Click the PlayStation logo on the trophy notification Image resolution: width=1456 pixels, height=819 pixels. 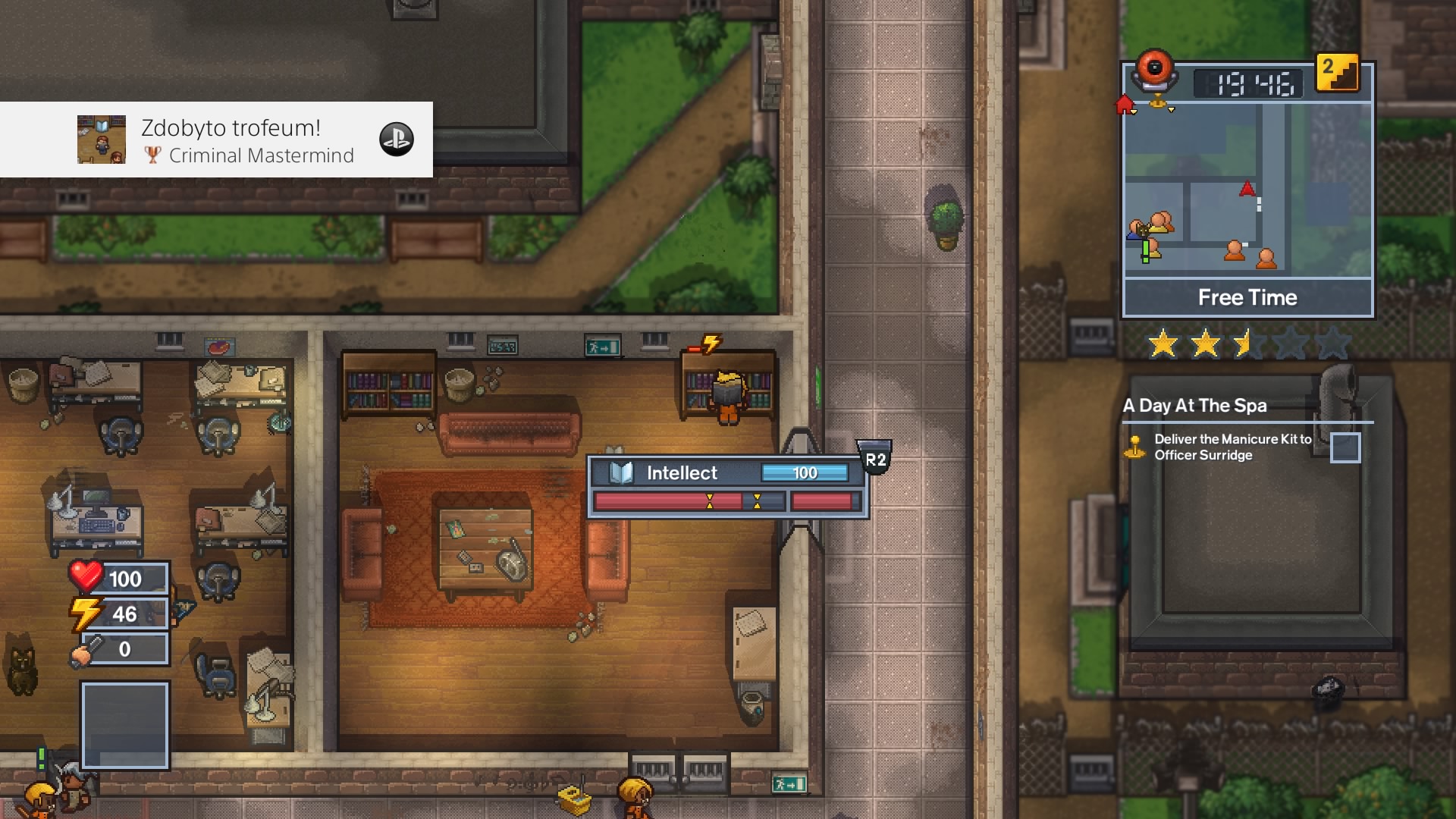(397, 140)
